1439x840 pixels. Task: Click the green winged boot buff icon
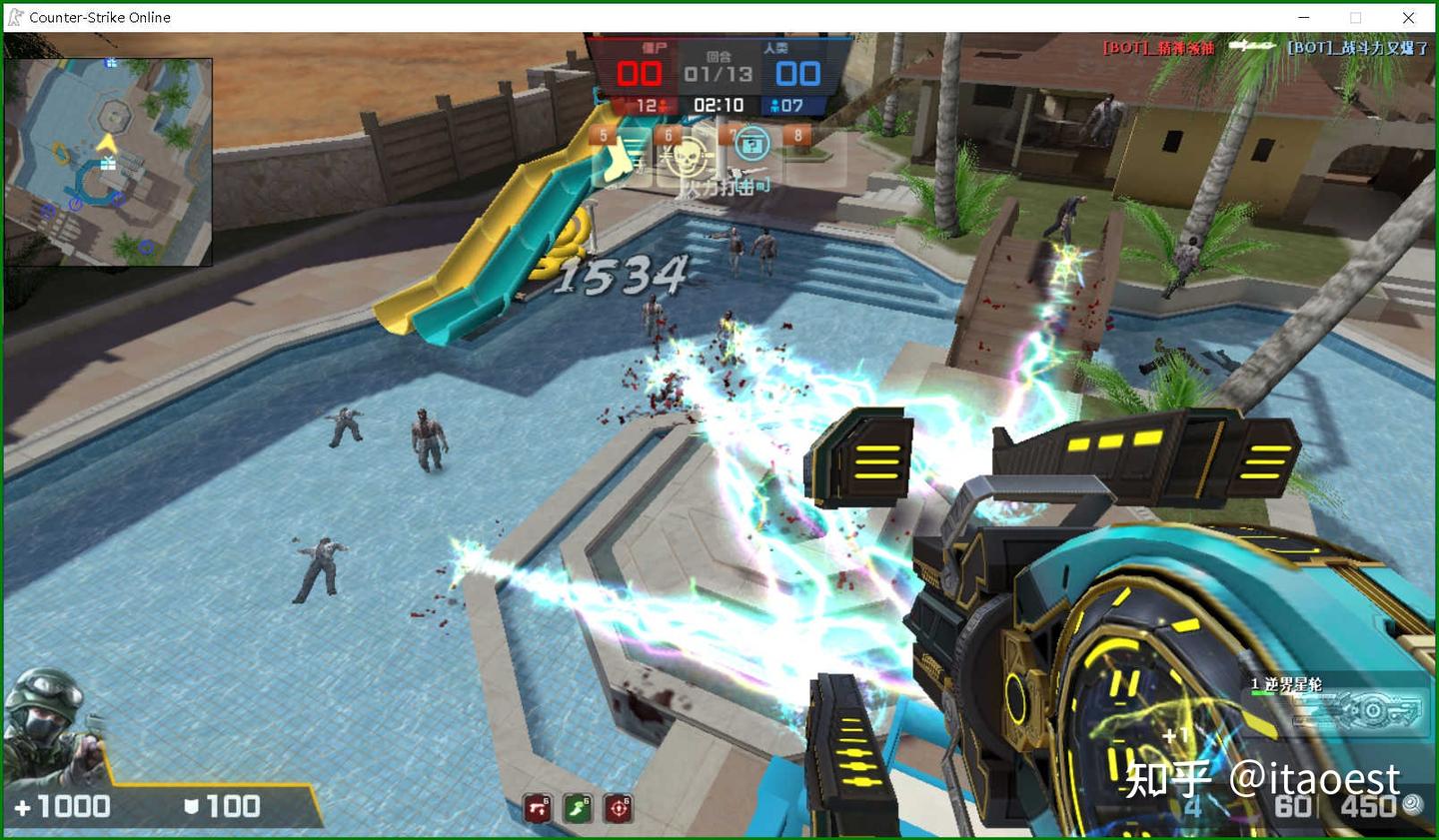(x=579, y=808)
